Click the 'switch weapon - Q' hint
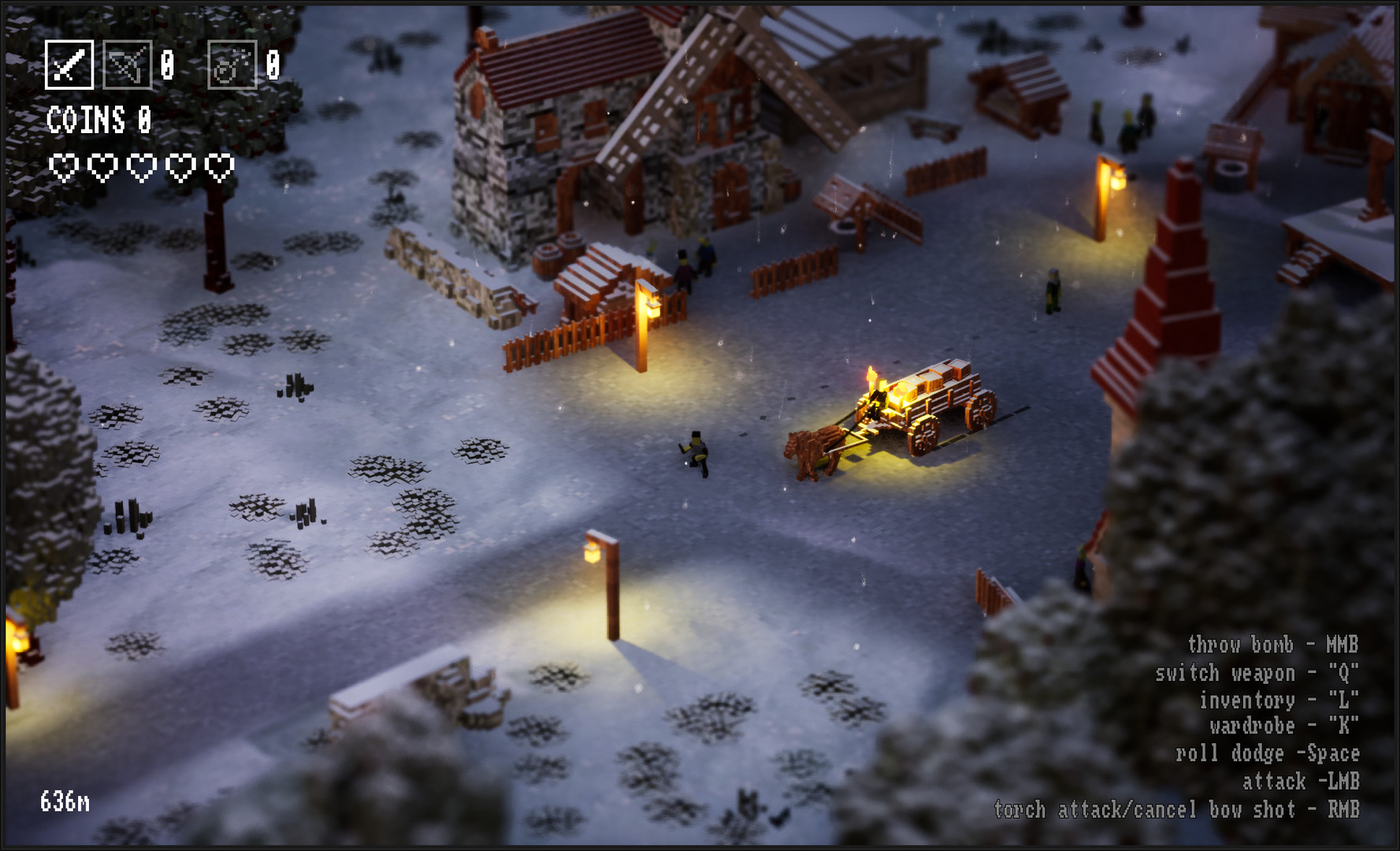This screenshot has height=851, width=1400. [1257, 673]
